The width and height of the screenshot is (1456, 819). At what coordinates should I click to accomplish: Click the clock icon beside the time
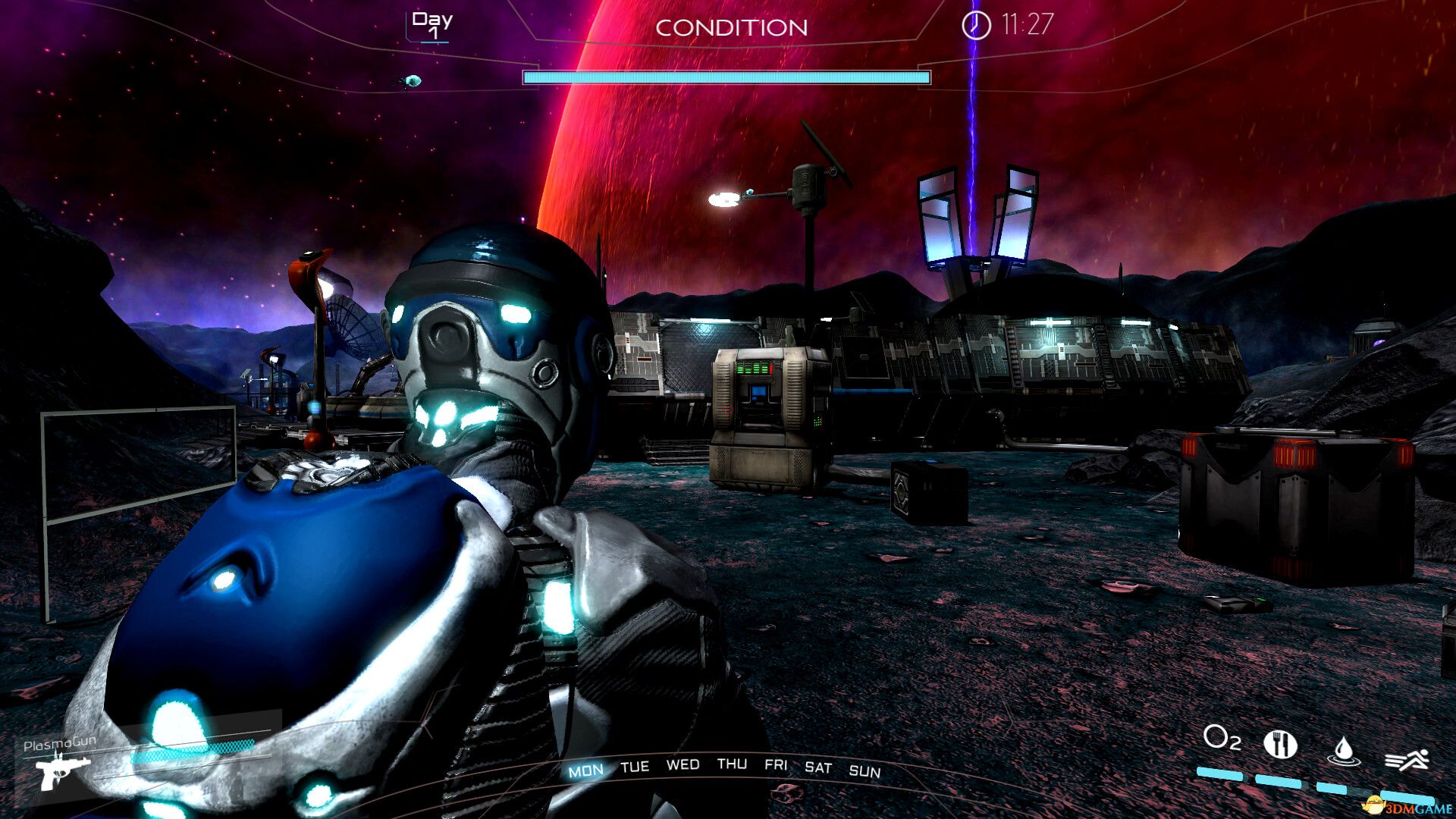click(976, 25)
